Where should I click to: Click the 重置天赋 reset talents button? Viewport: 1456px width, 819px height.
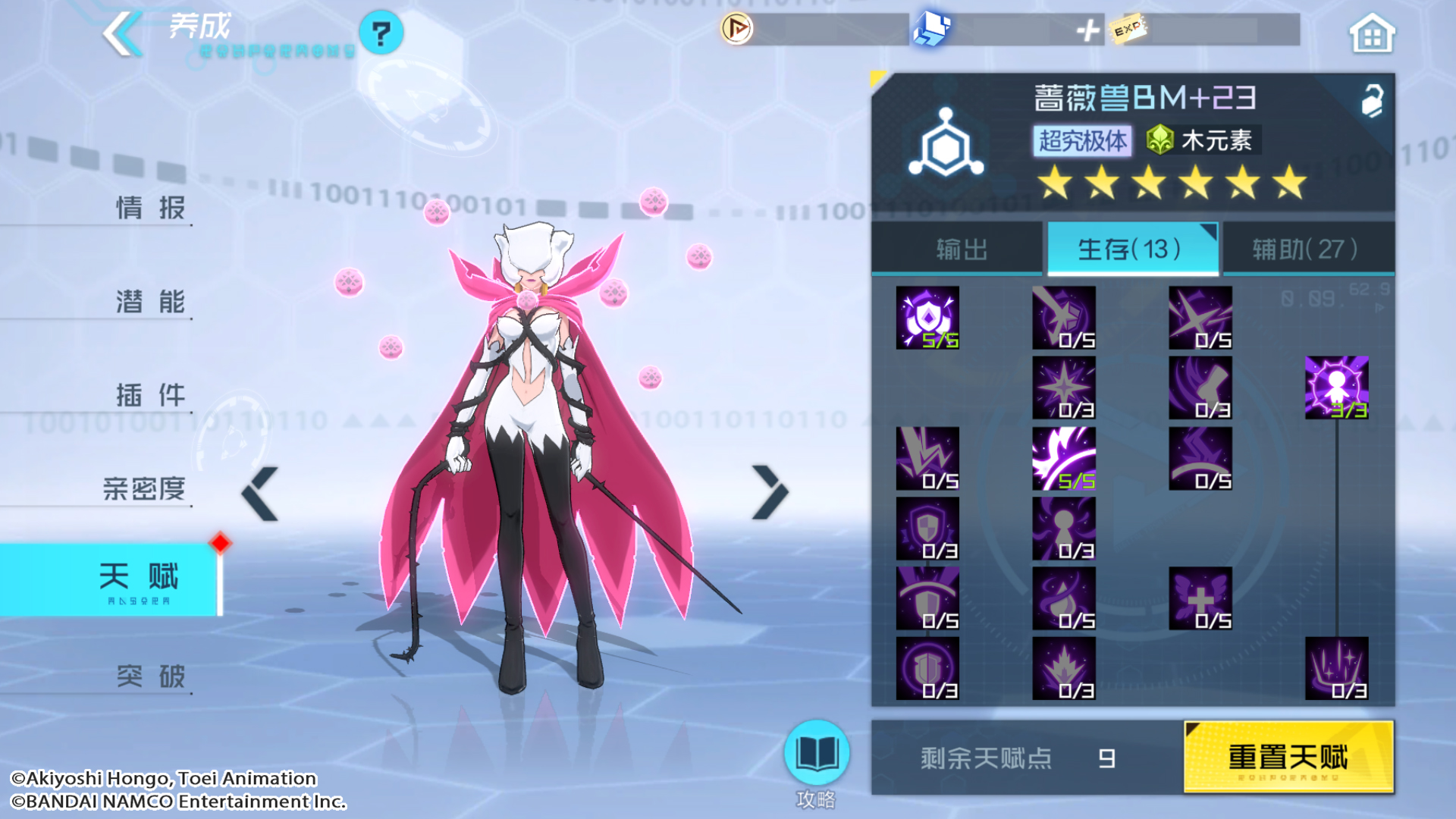[x=1288, y=757]
